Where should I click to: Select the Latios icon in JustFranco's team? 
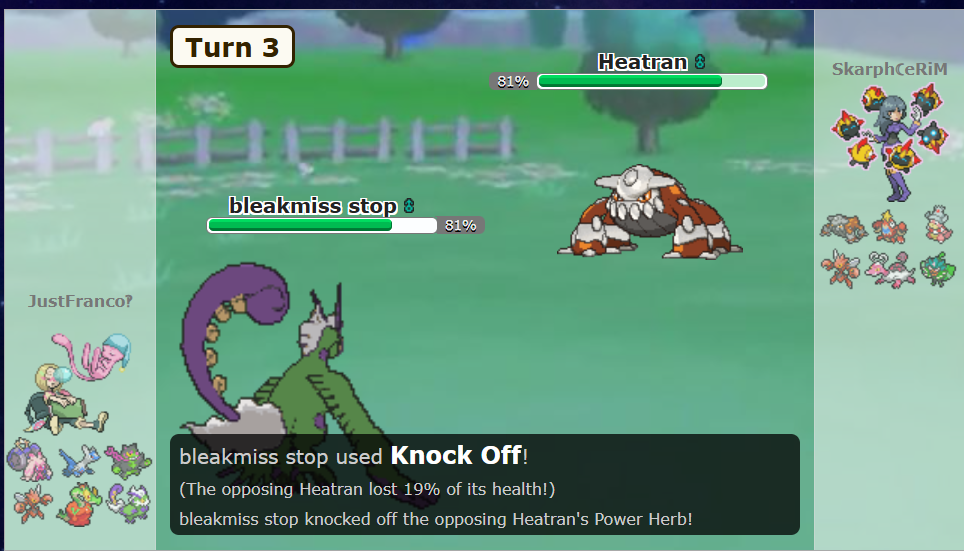click(79, 461)
